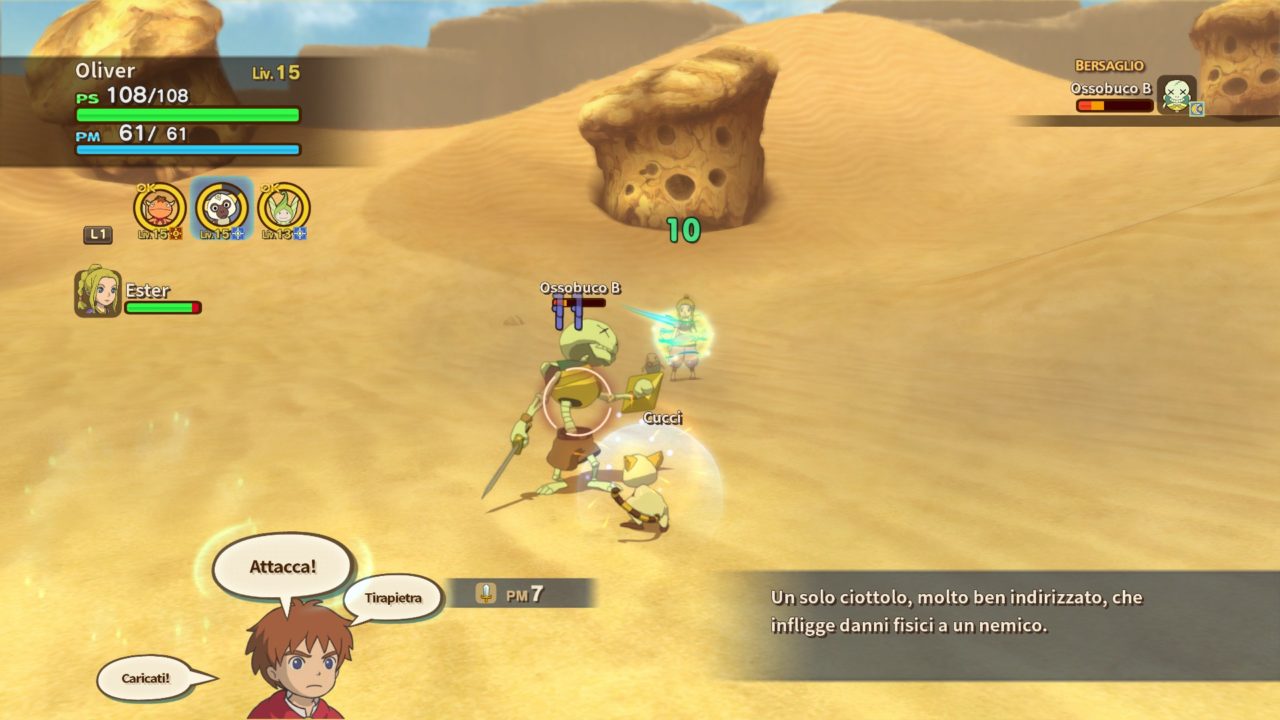1280x720 pixels.
Task: Click the Ossobuco B target portrait
Action: [1176, 95]
